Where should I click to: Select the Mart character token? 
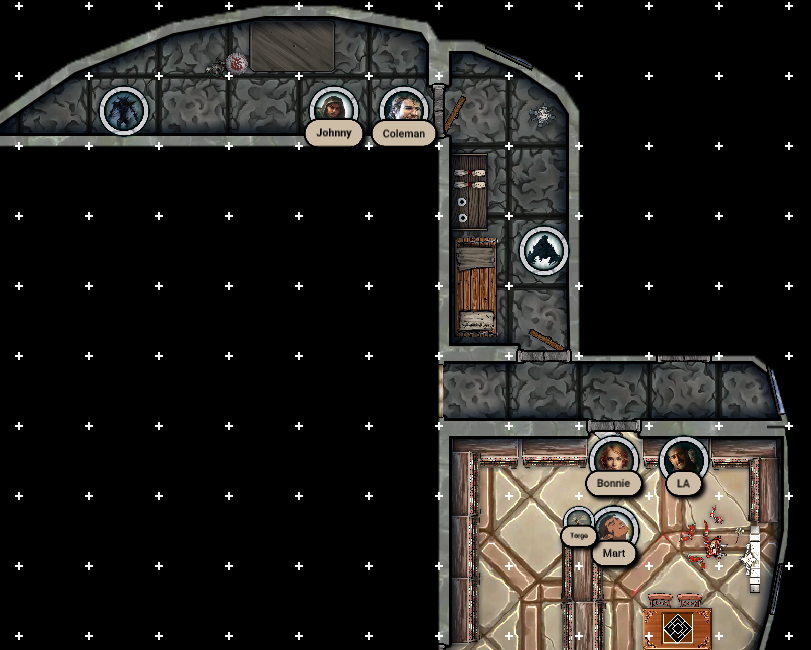pyautogui.click(x=614, y=528)
